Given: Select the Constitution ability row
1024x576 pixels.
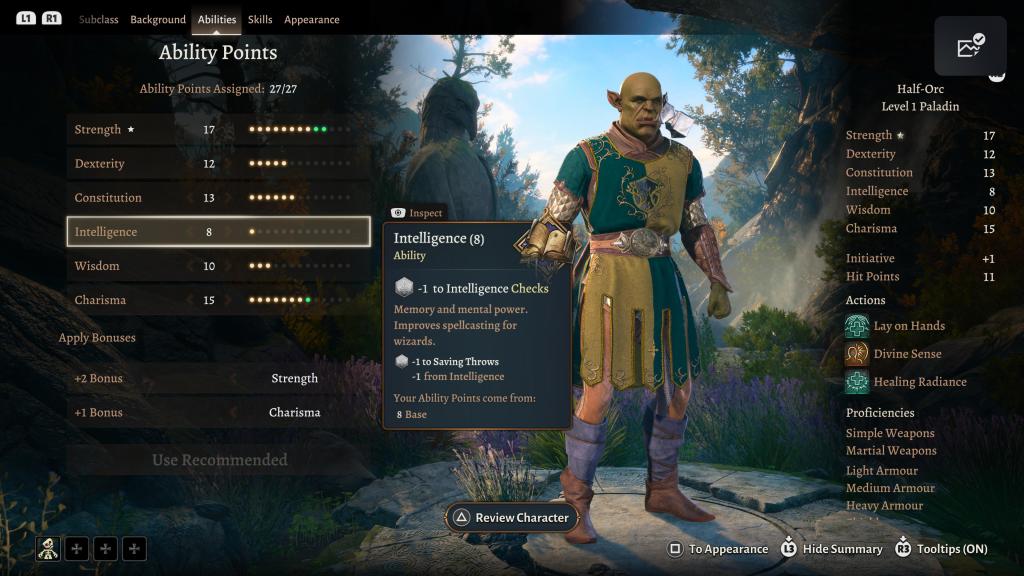Looking at the screenshot, I should [218, 198].
